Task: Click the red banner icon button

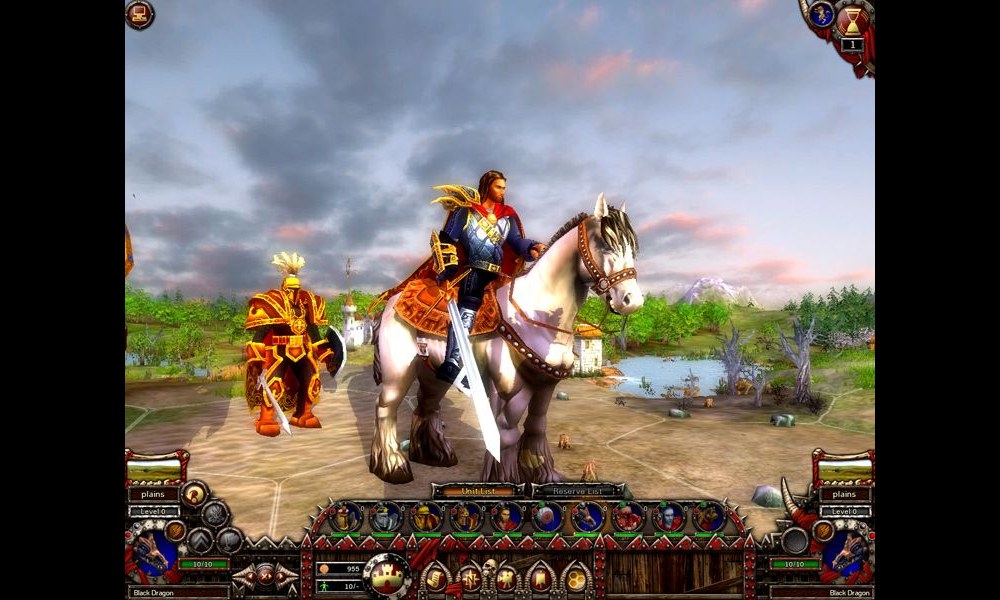Action: [541, 578]
